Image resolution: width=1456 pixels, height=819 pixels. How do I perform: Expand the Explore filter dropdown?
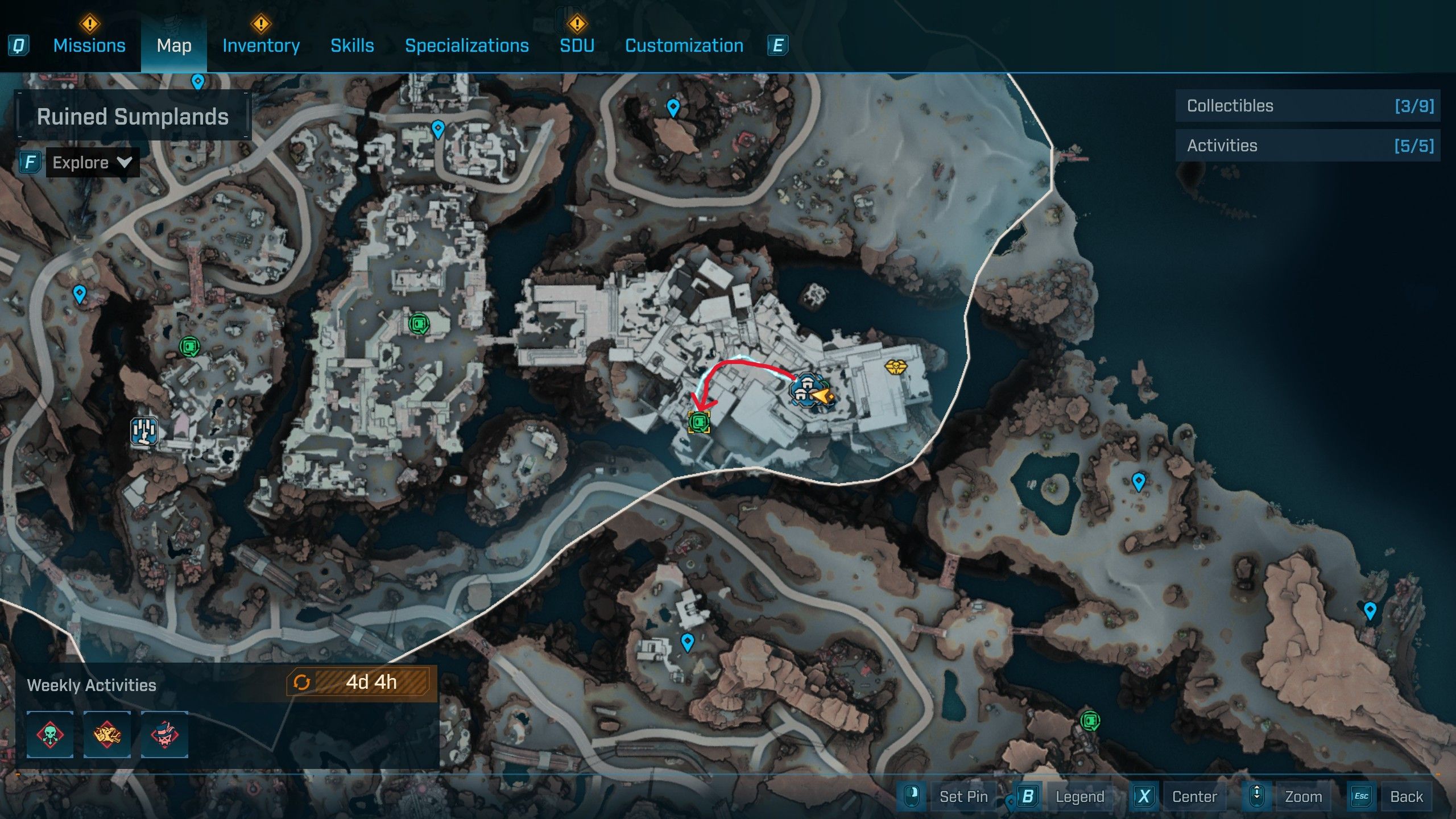pos(92,163)
